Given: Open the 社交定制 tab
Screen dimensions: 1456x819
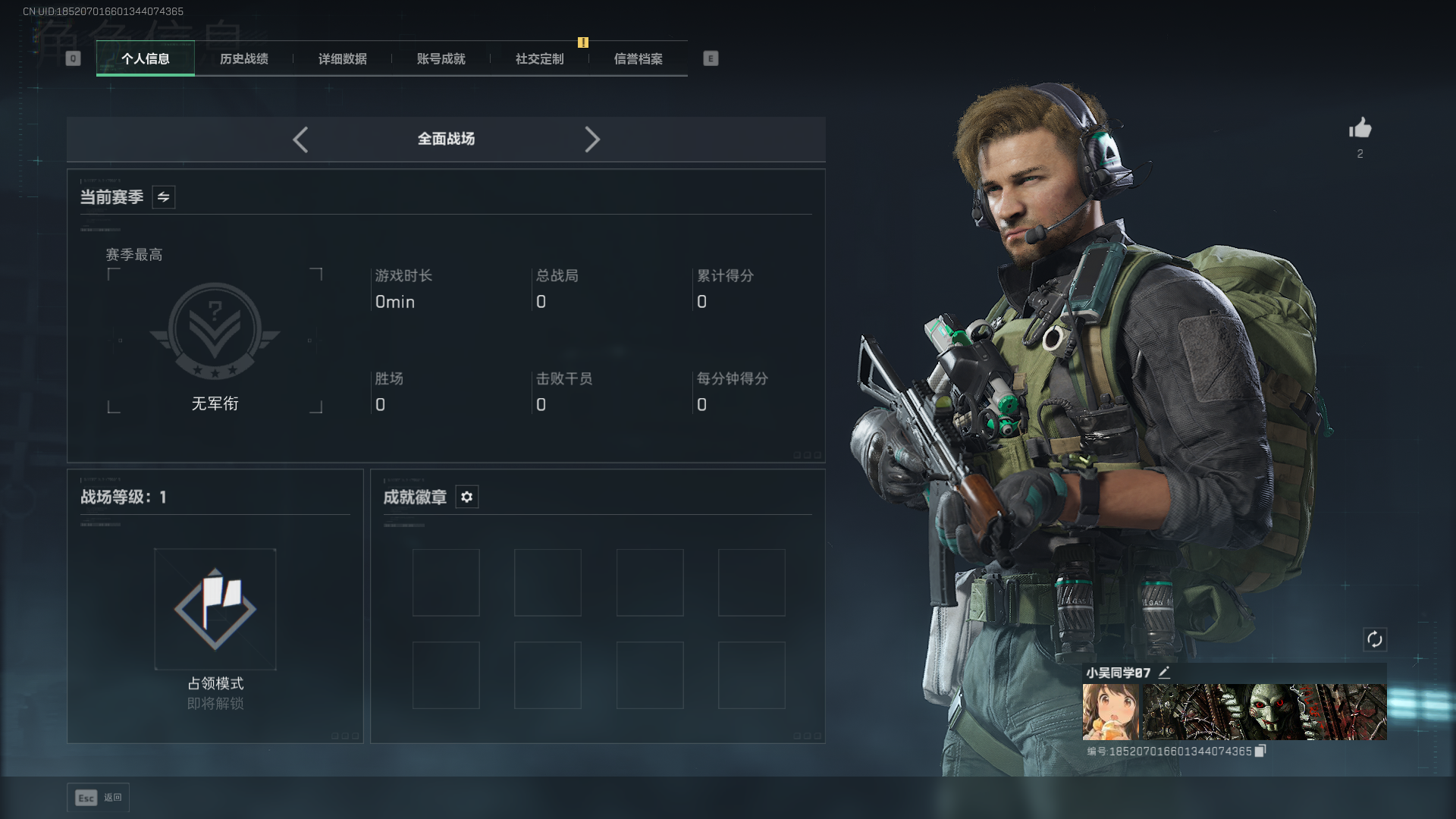Looking at the screenshot, I should click(x=539, y=58).
